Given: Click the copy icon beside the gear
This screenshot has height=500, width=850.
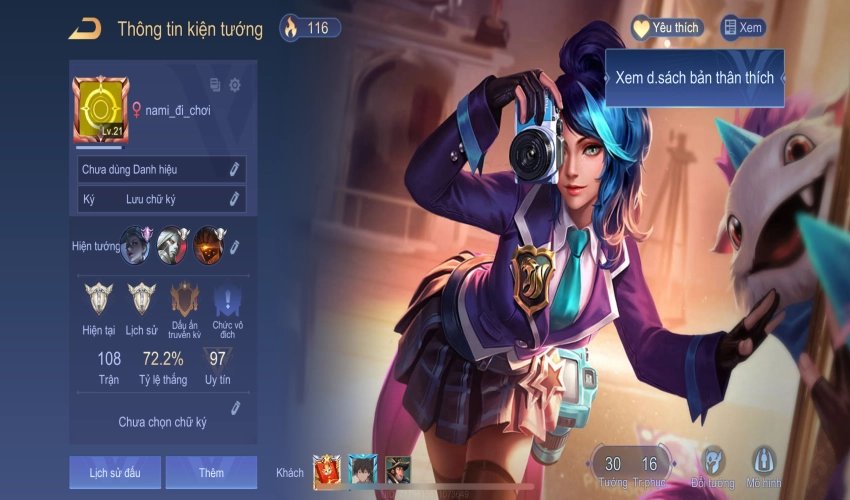Looking at the screenshot, I should 215,85.
